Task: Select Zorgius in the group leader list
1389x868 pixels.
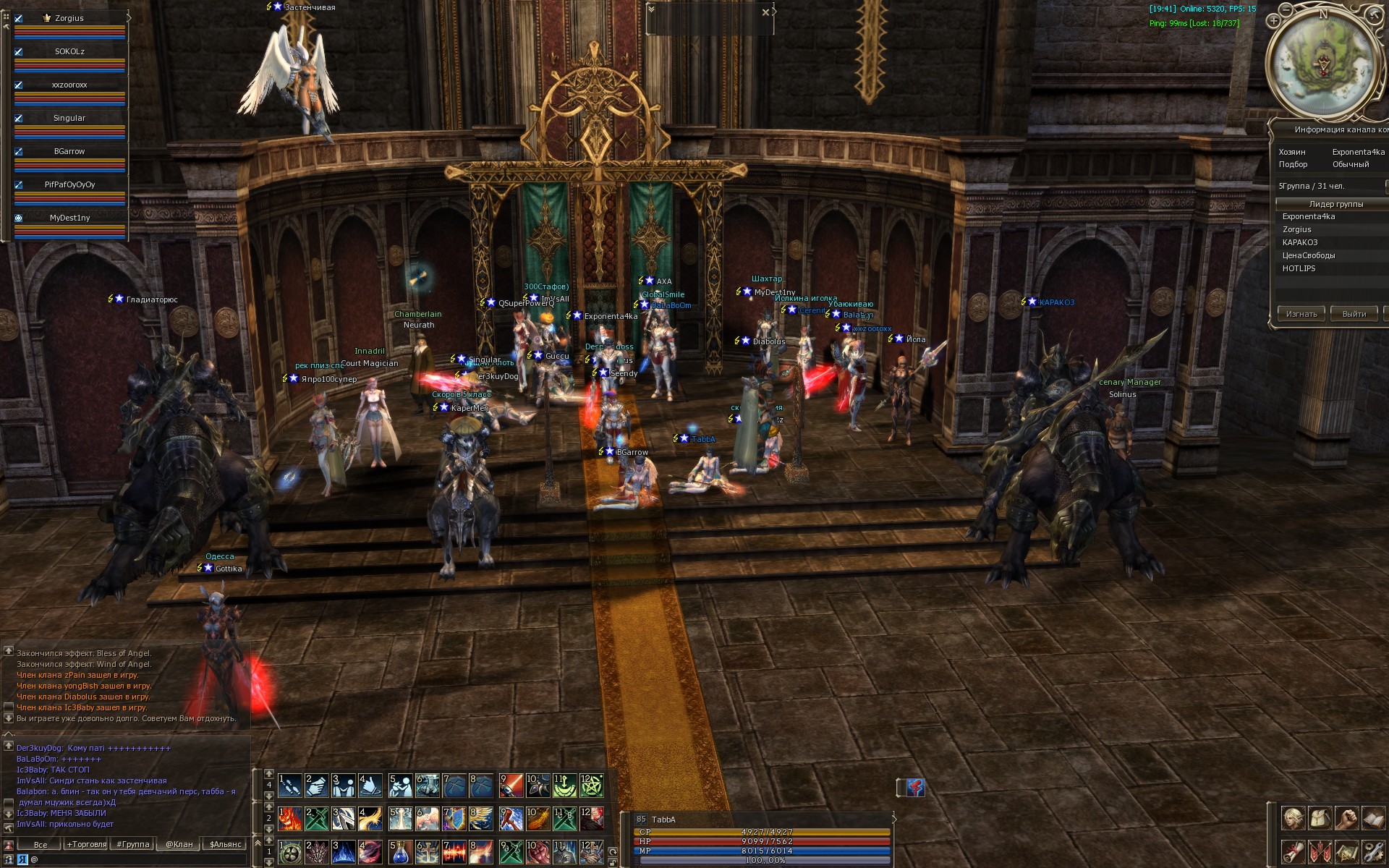Action: point(1297,229)
